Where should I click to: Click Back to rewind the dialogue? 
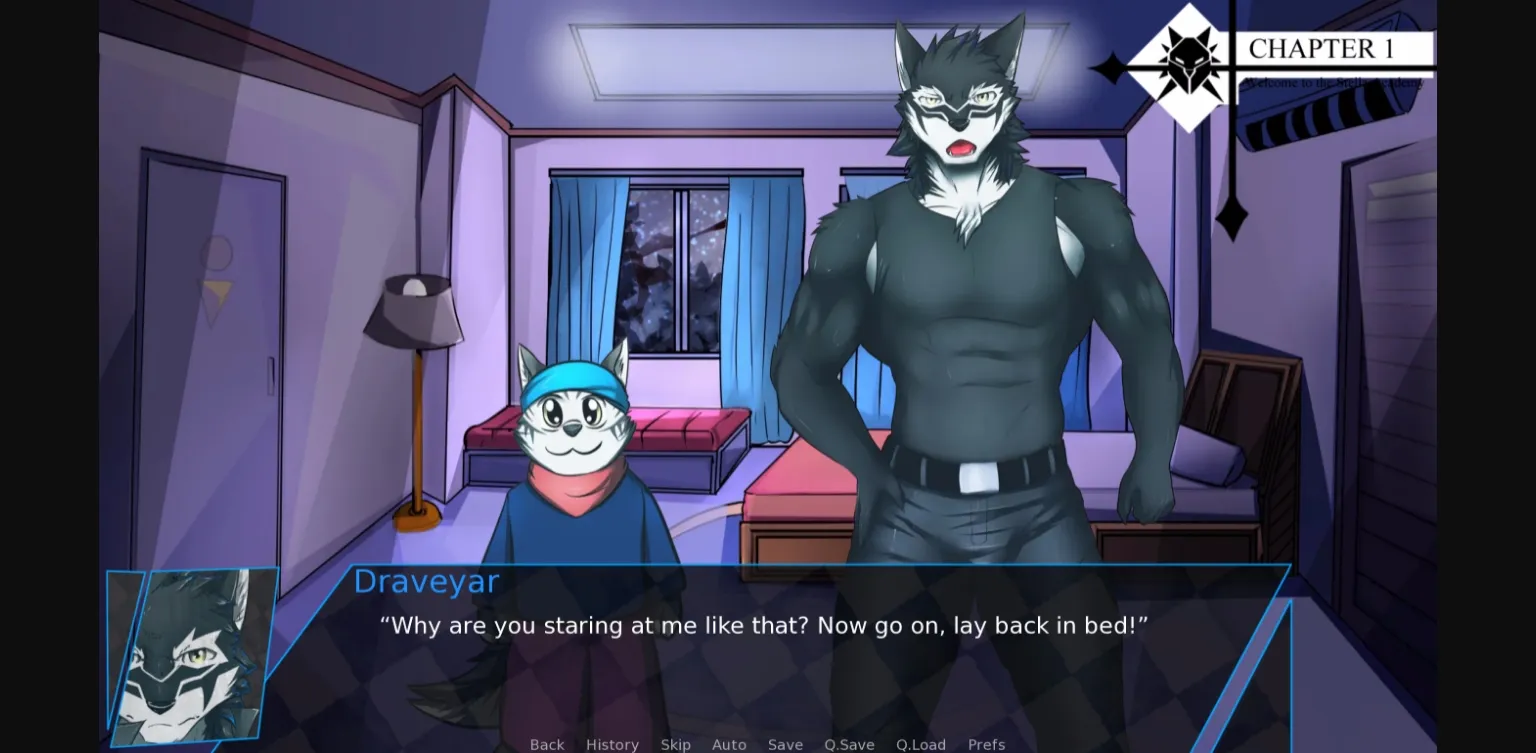pyautogui.click(x=547, y=745)
